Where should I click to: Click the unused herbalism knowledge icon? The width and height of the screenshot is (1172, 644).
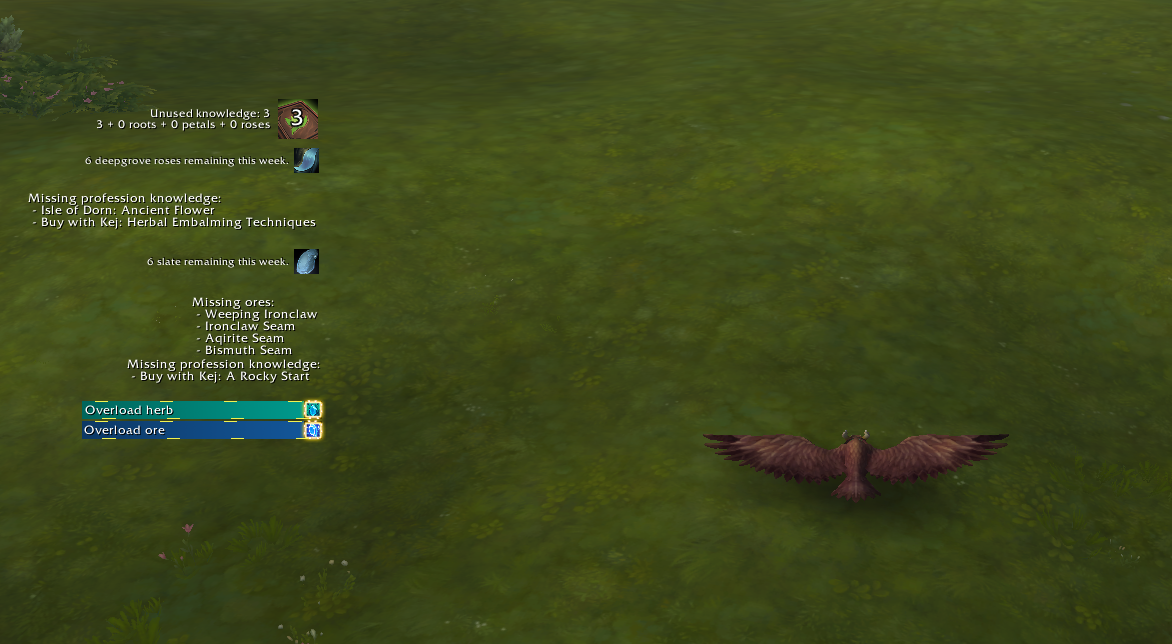(297, 119)
